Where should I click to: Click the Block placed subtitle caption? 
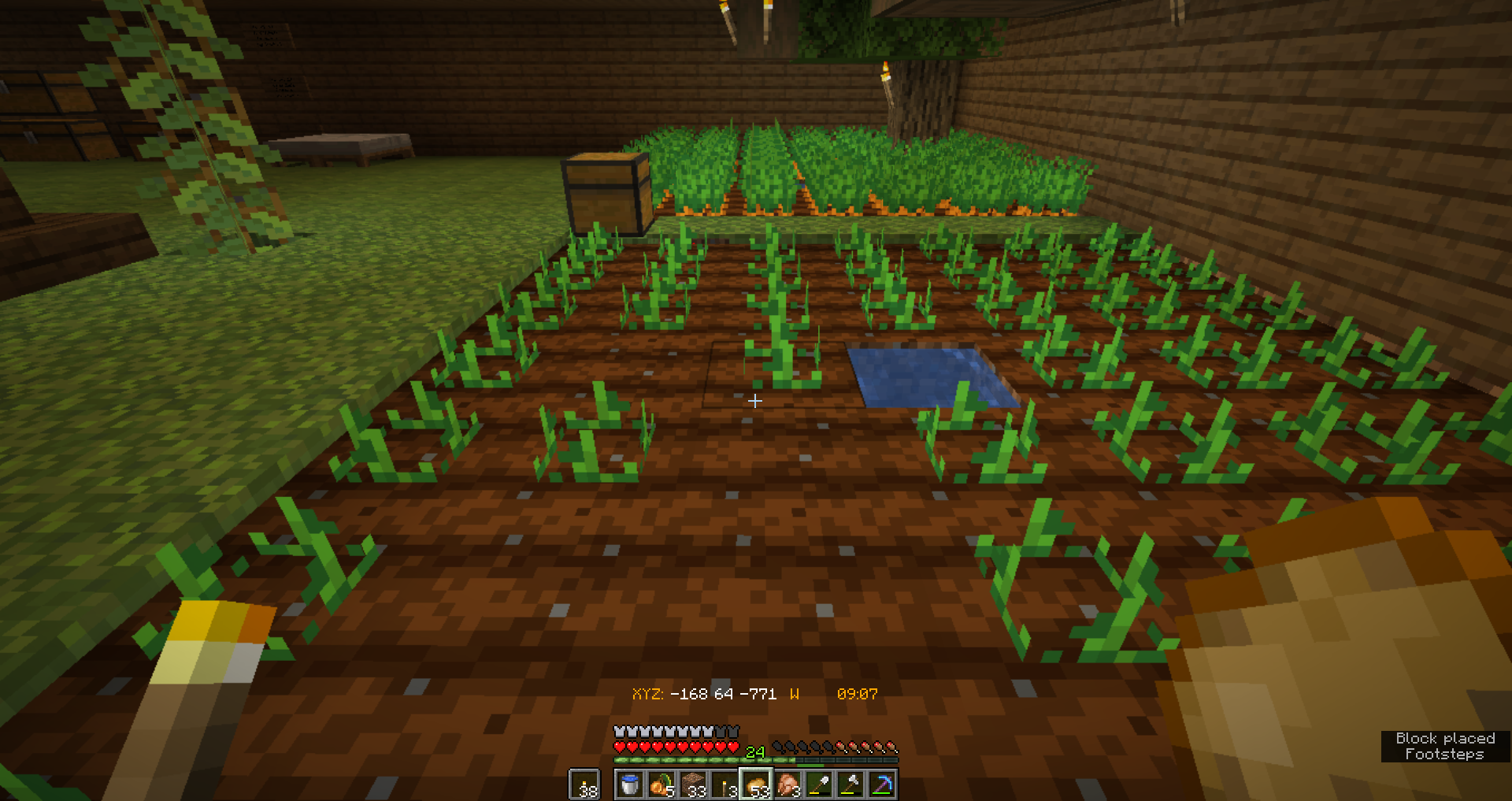point(1446,739)
